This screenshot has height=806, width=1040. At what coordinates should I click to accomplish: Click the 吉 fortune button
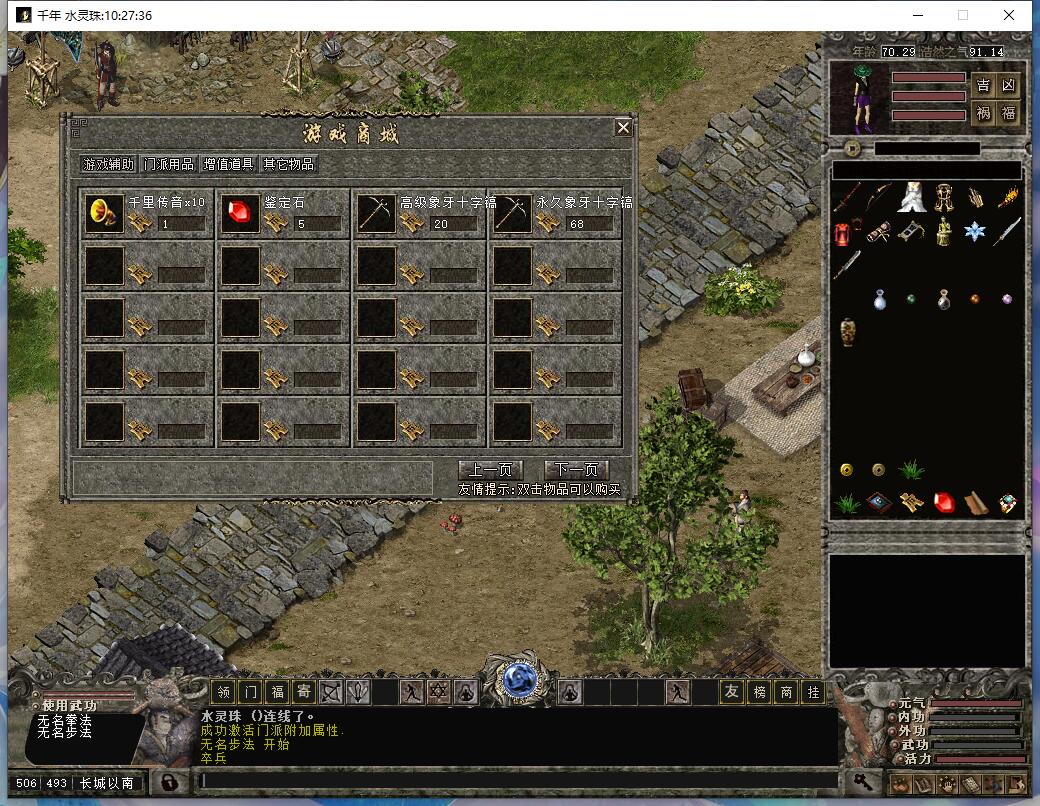(x=983, y=85)
